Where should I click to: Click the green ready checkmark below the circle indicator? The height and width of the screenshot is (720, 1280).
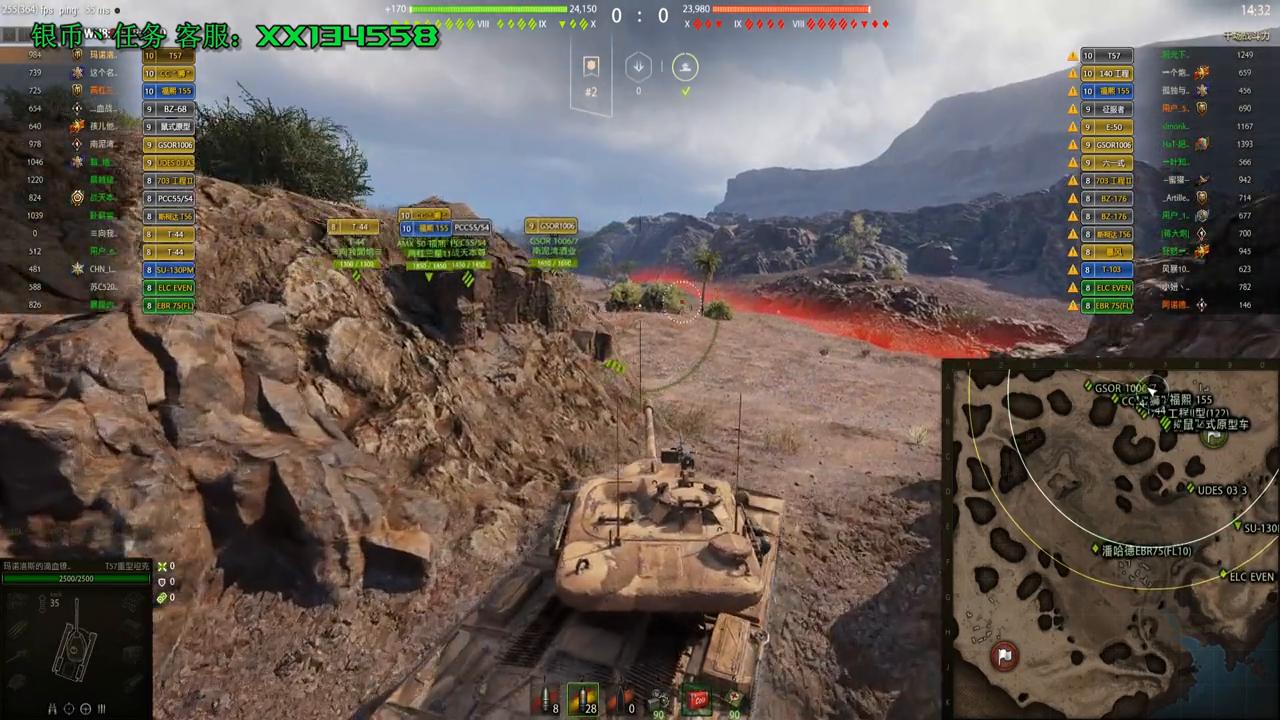pyautogui.click(x=685, y=90)
